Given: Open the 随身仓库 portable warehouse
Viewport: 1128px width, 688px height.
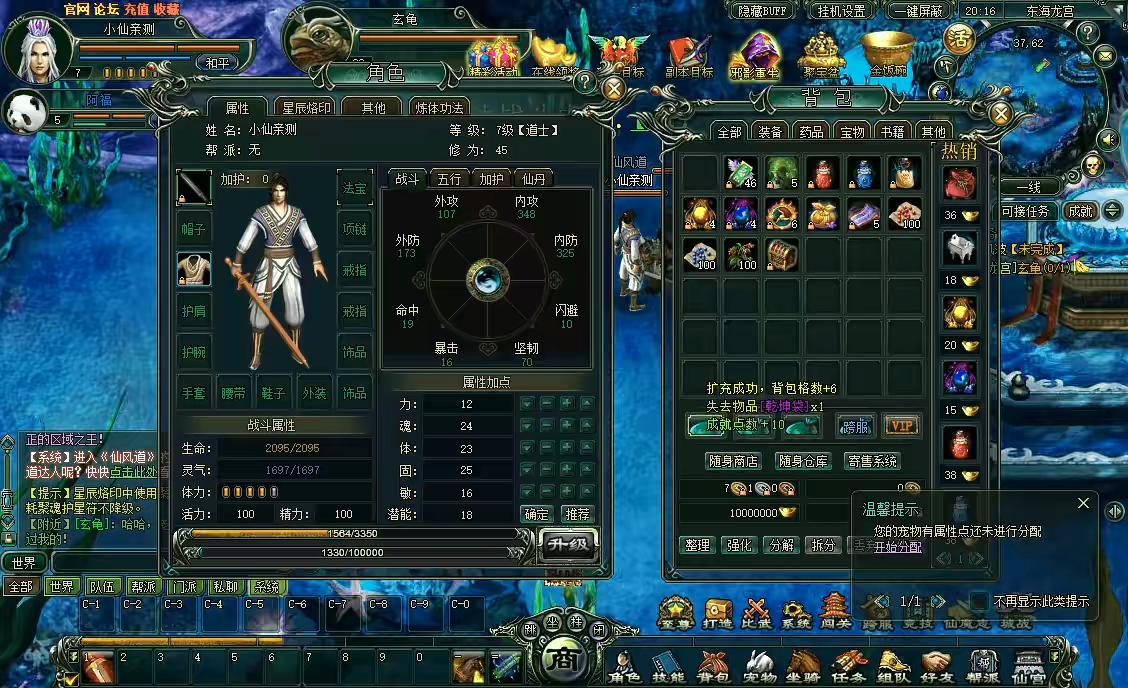Looking at the screenshot, I should point(803,461).
